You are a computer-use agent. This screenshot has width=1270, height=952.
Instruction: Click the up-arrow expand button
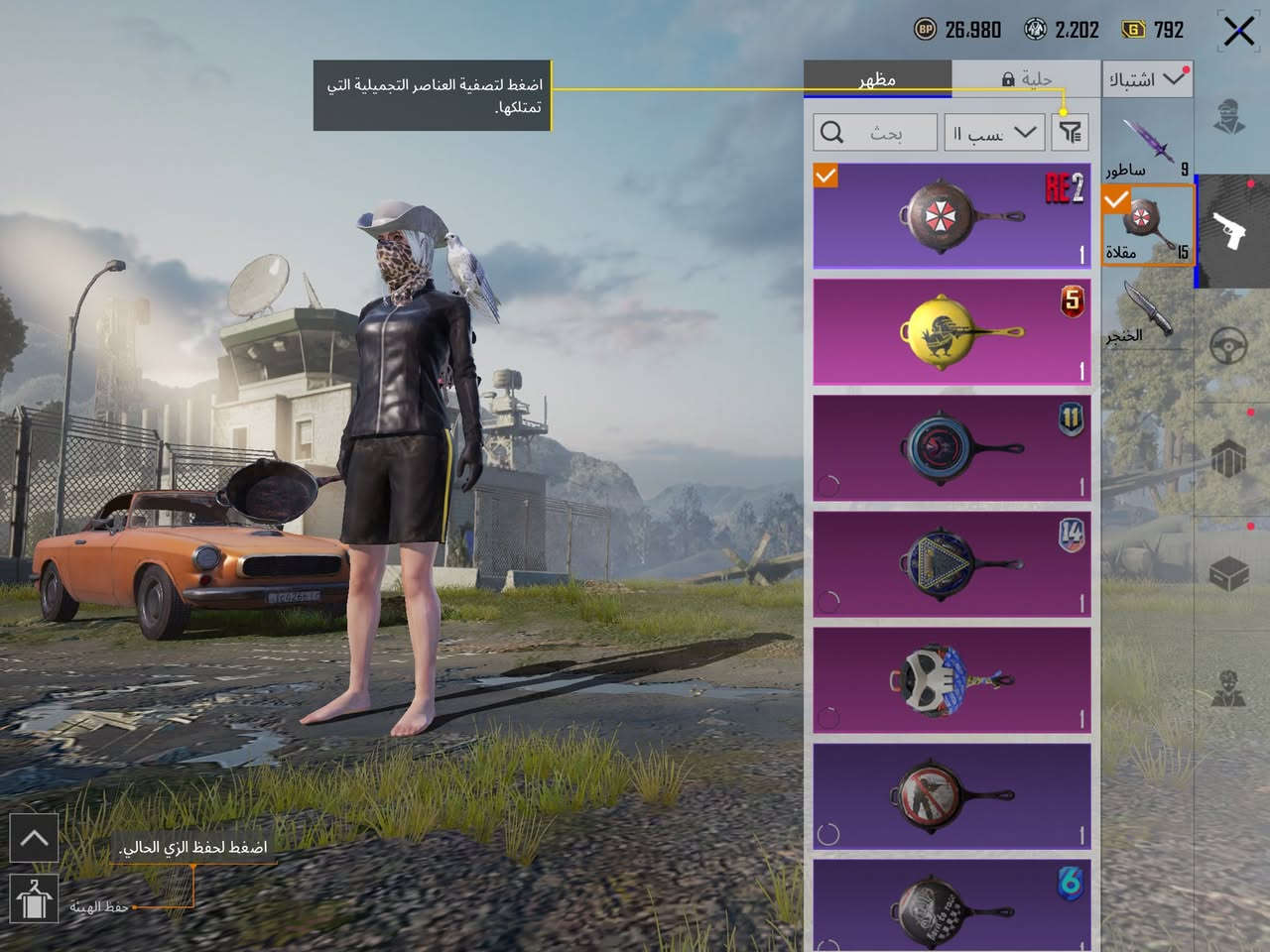(x=34, y=839)
